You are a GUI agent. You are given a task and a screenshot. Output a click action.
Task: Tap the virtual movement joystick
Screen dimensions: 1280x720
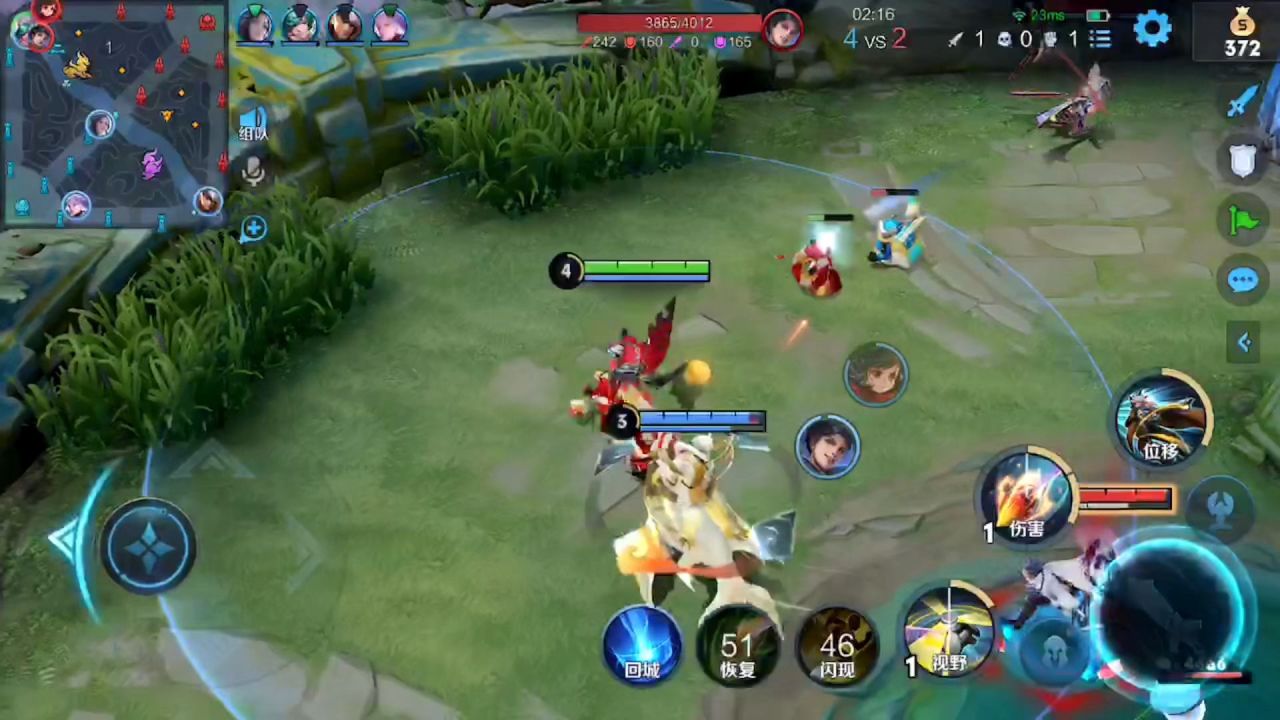(148, 546)
